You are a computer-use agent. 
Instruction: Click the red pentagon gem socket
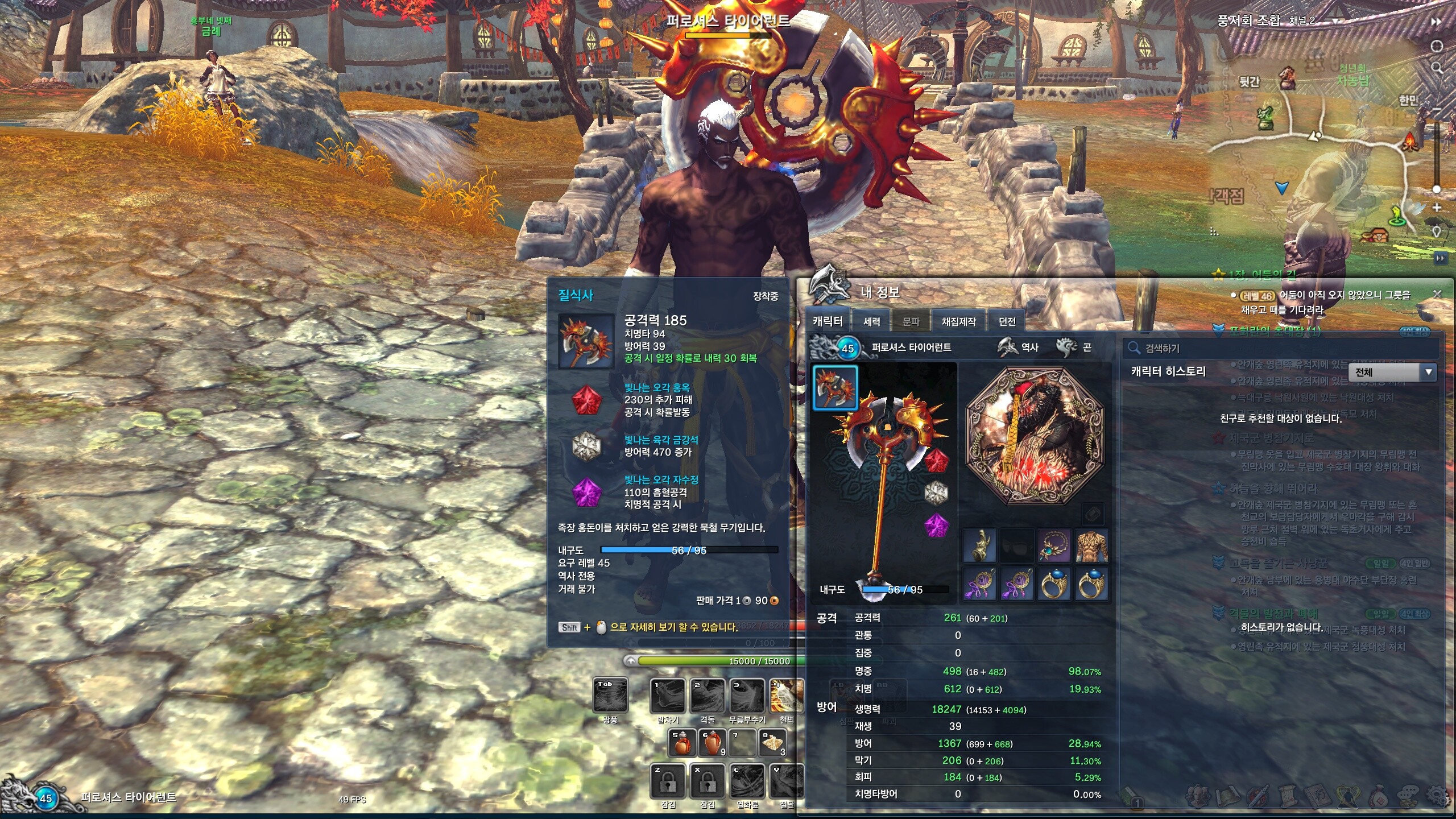936,461
